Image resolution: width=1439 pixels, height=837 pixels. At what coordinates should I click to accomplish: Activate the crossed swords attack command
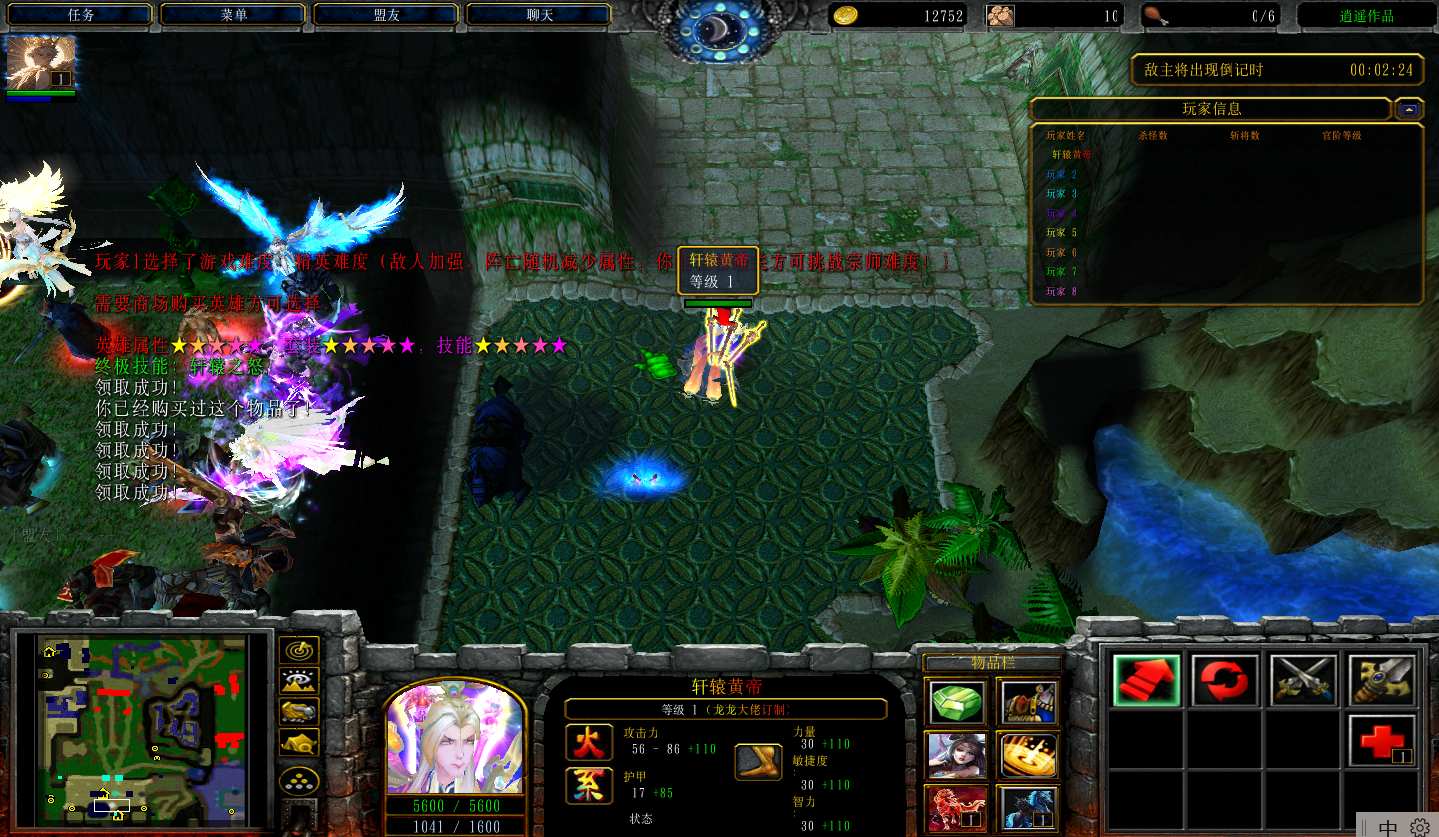click(x=1304, y=680)
